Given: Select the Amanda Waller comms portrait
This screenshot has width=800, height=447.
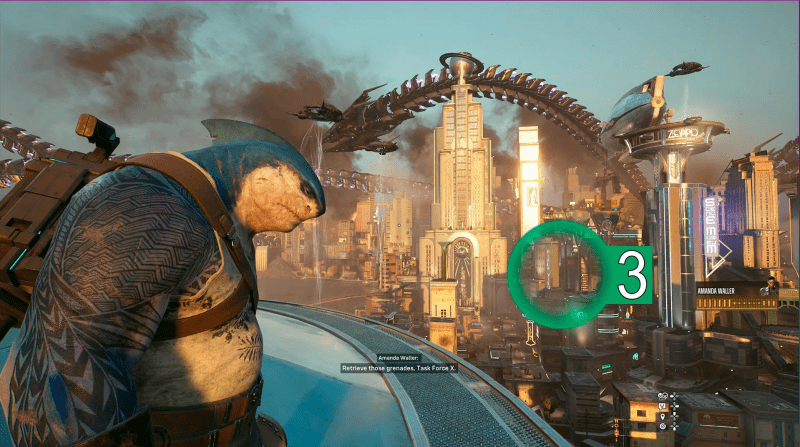Looking at the screenshot, I should pyautogui.click(x=770, y=288).
